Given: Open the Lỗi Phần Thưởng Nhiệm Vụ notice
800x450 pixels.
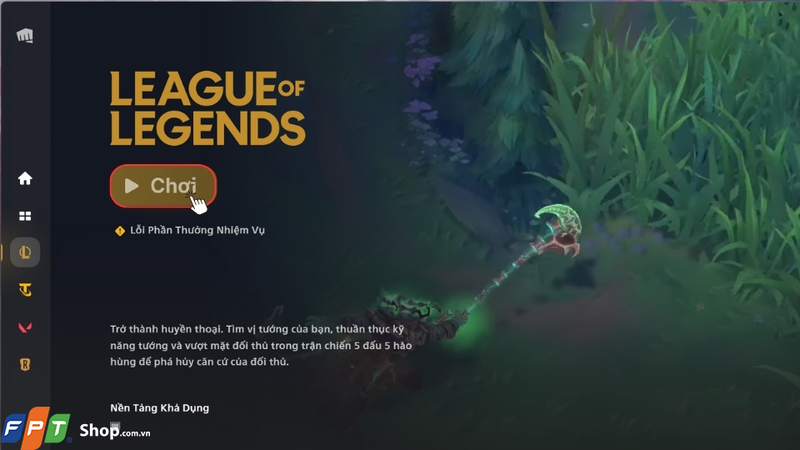Looking at the screenshot, I should (x=196, y=230).
